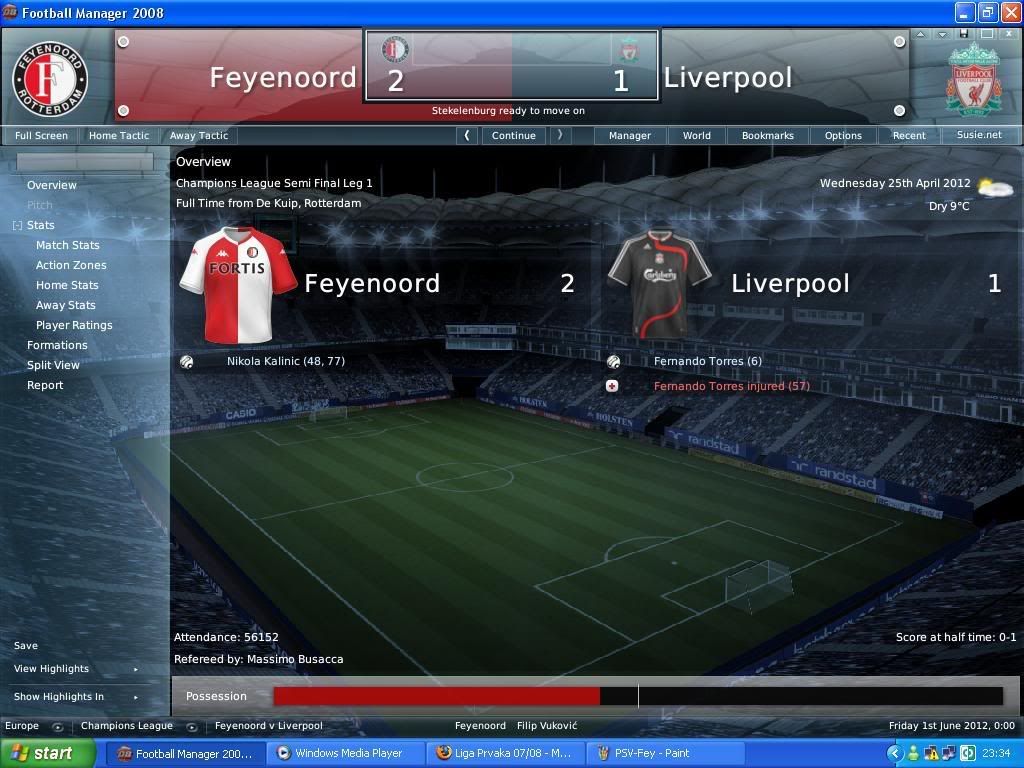Viewport: 1024px width, 768px height.
Task: Open the Manager menu
Action: point(630,135)
